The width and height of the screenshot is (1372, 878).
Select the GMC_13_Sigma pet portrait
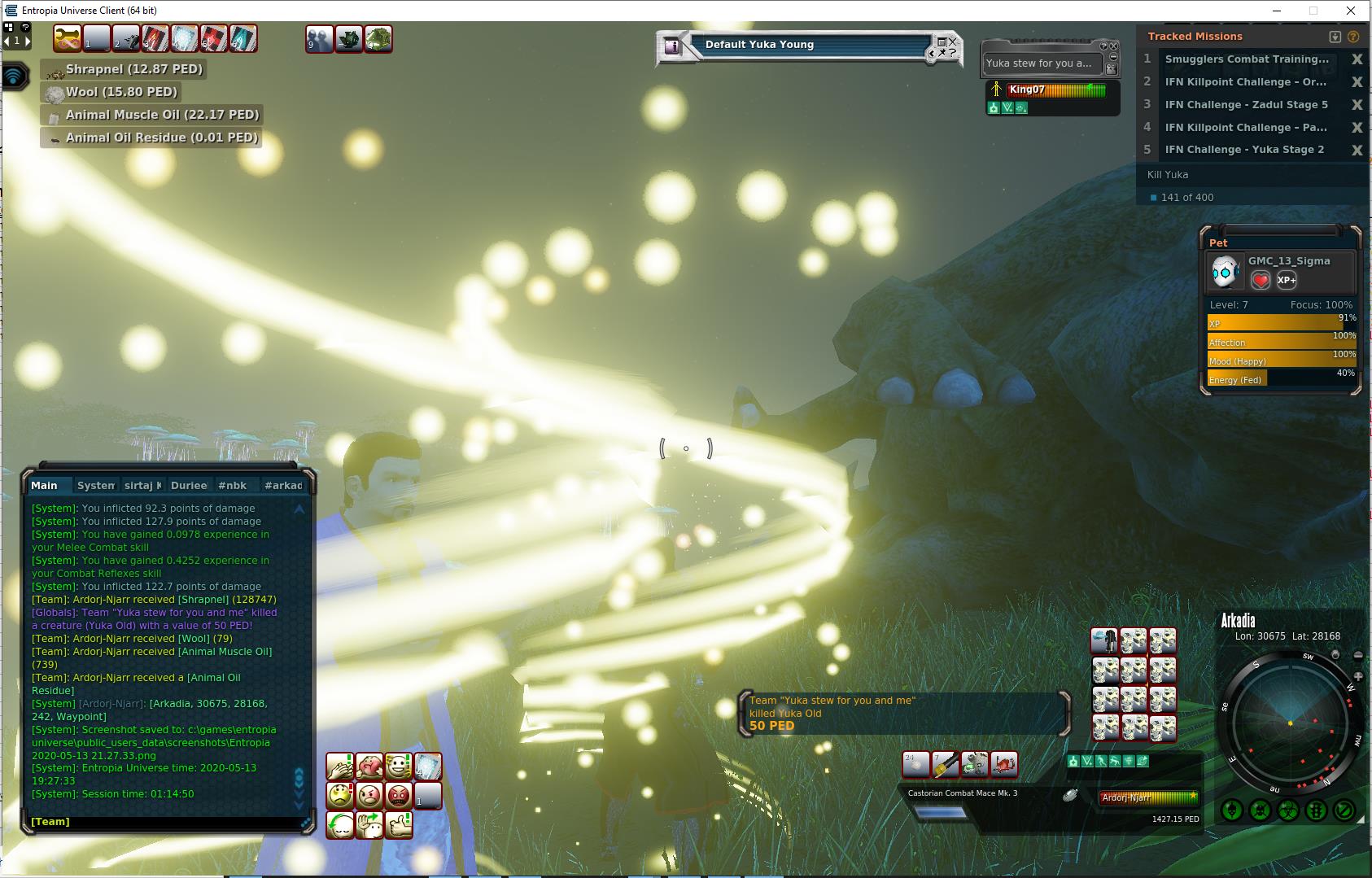[1226, 273]
